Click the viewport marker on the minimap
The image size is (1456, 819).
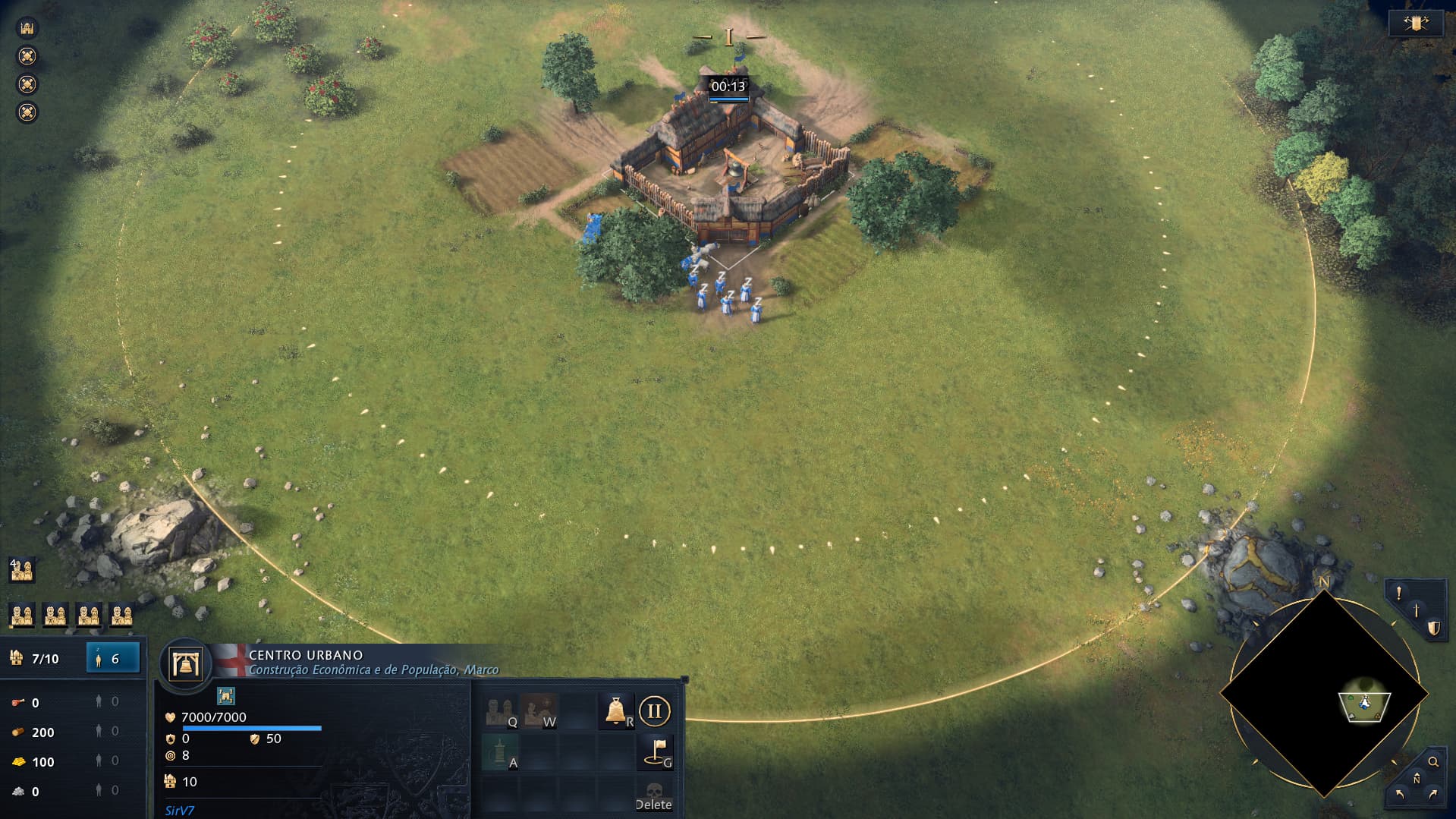pyautogui.click(x=1364, y=704)
